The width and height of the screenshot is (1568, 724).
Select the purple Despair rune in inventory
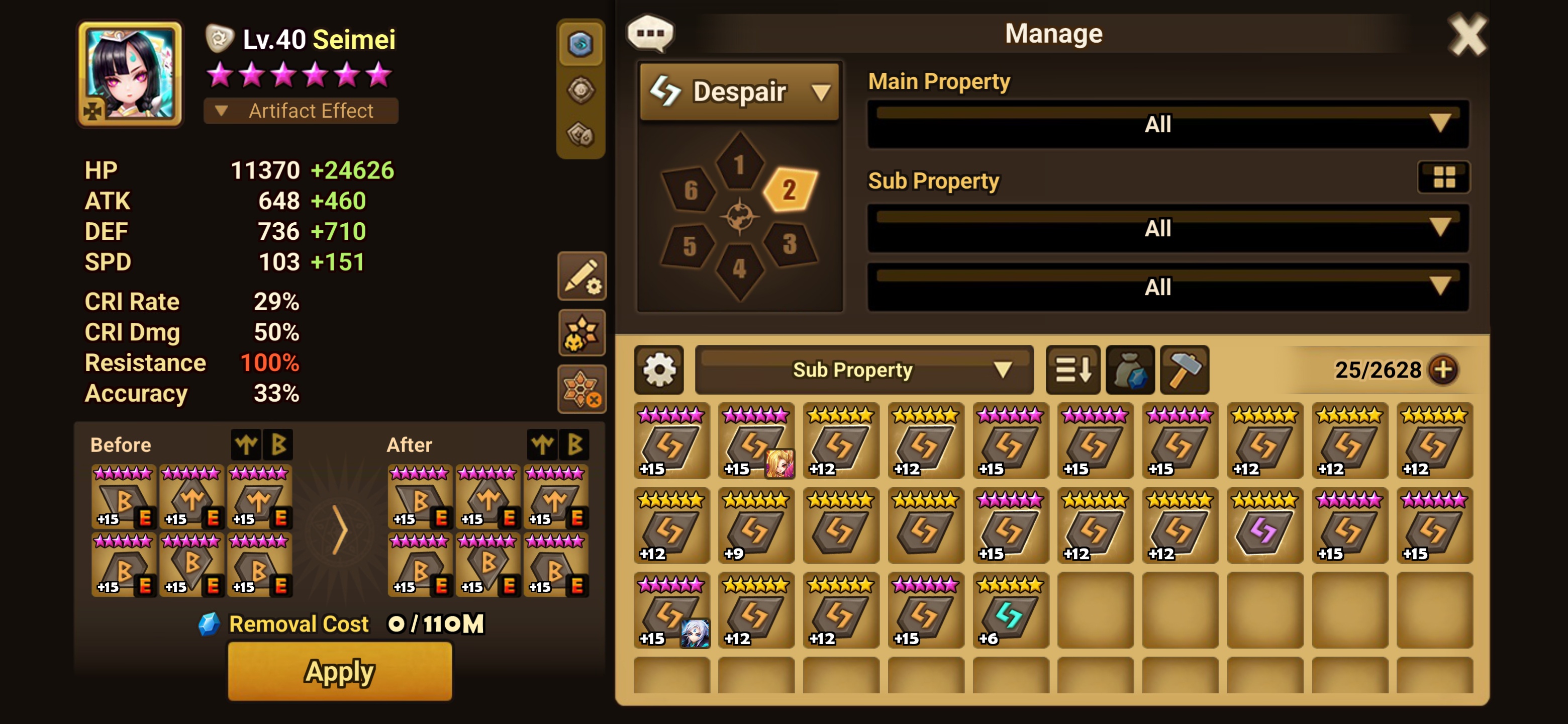[1264, 526]
